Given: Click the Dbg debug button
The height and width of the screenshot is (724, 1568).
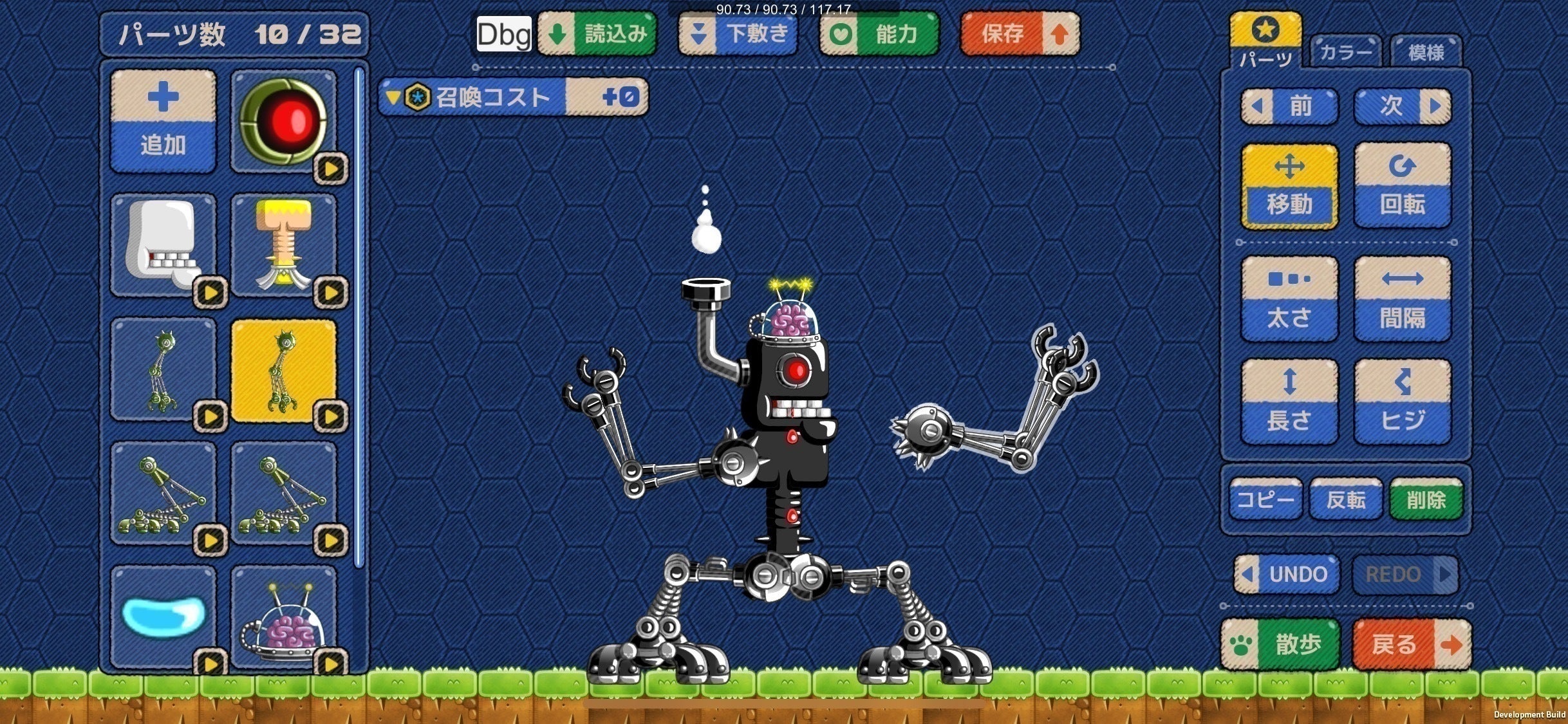Looking at the screenshot, I should coord(504,33).
